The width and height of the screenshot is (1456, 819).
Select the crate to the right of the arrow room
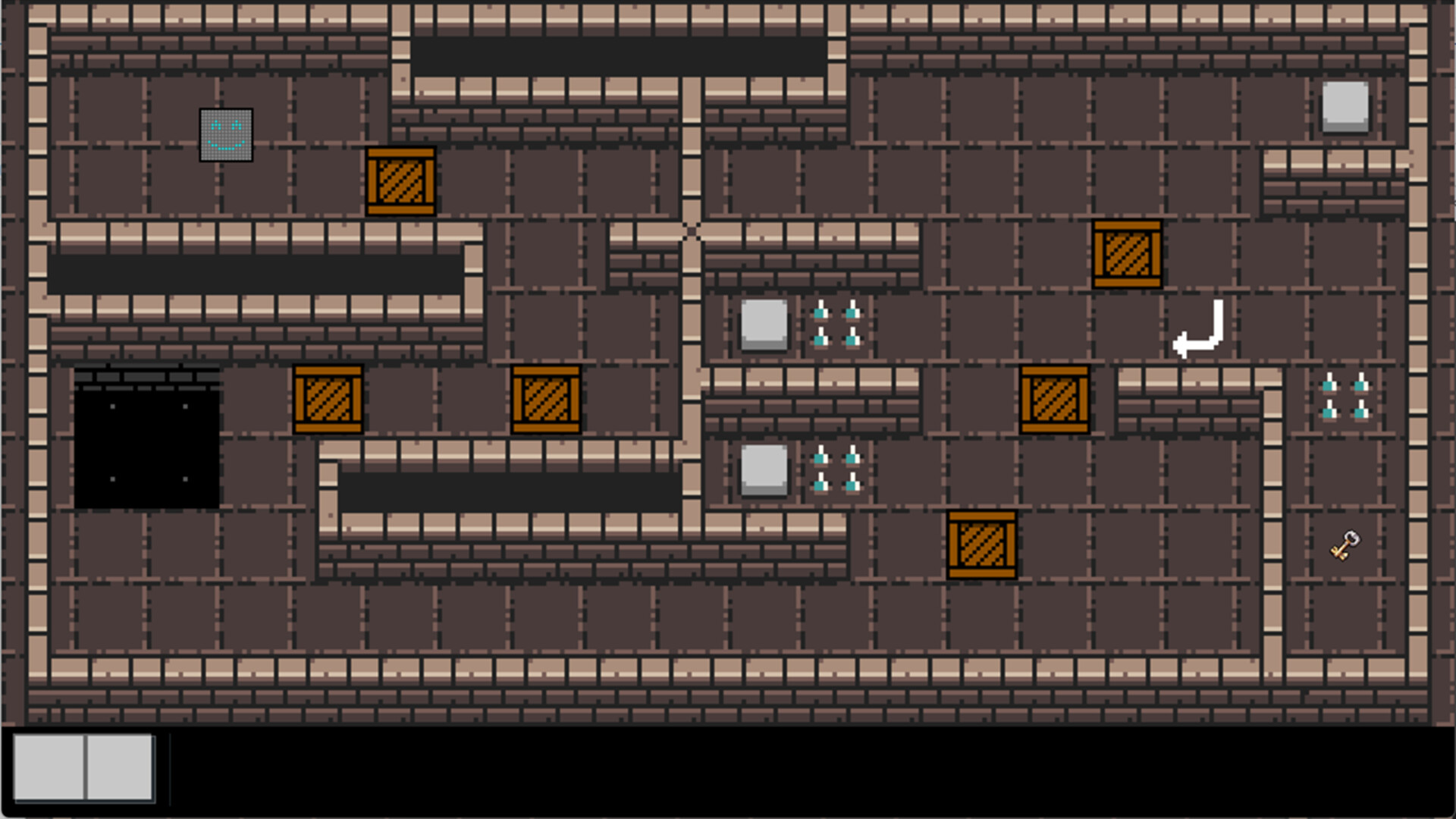1054,398
